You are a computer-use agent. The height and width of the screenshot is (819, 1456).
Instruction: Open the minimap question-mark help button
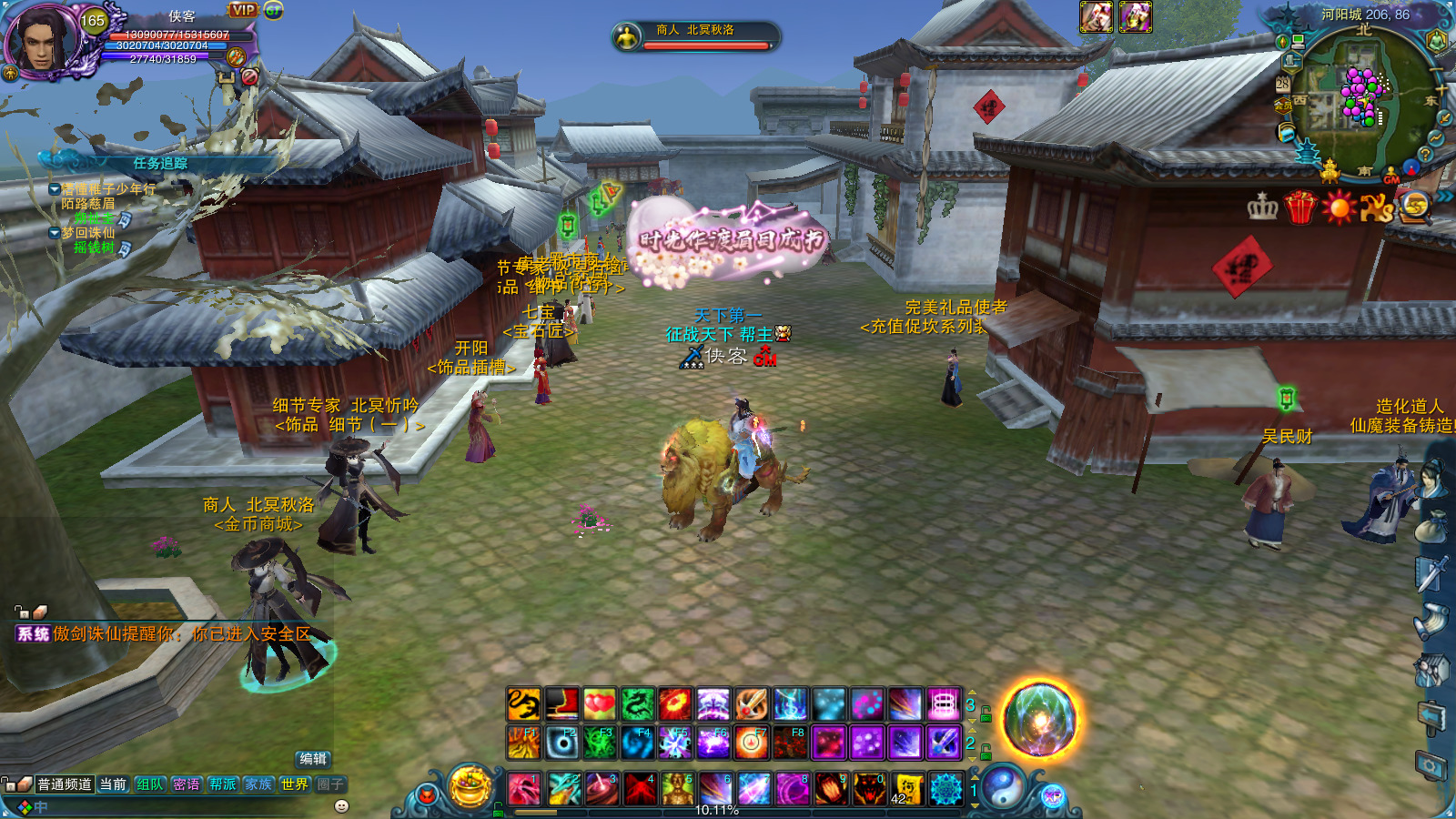[x=1426, y=155]
